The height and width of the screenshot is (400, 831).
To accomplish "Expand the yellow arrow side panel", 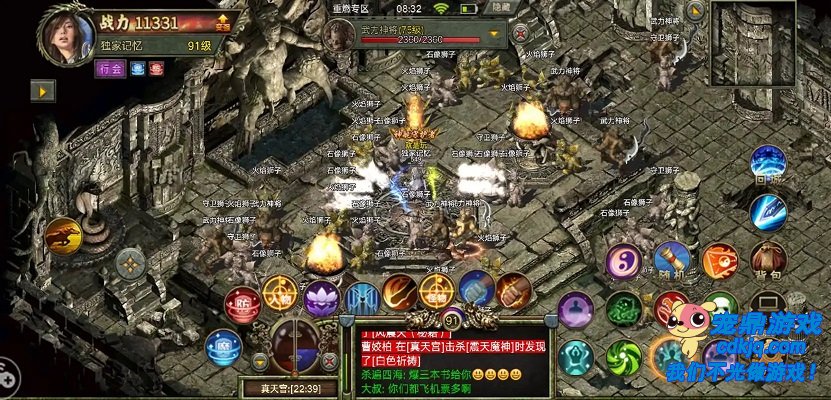I will click(42, 91).
